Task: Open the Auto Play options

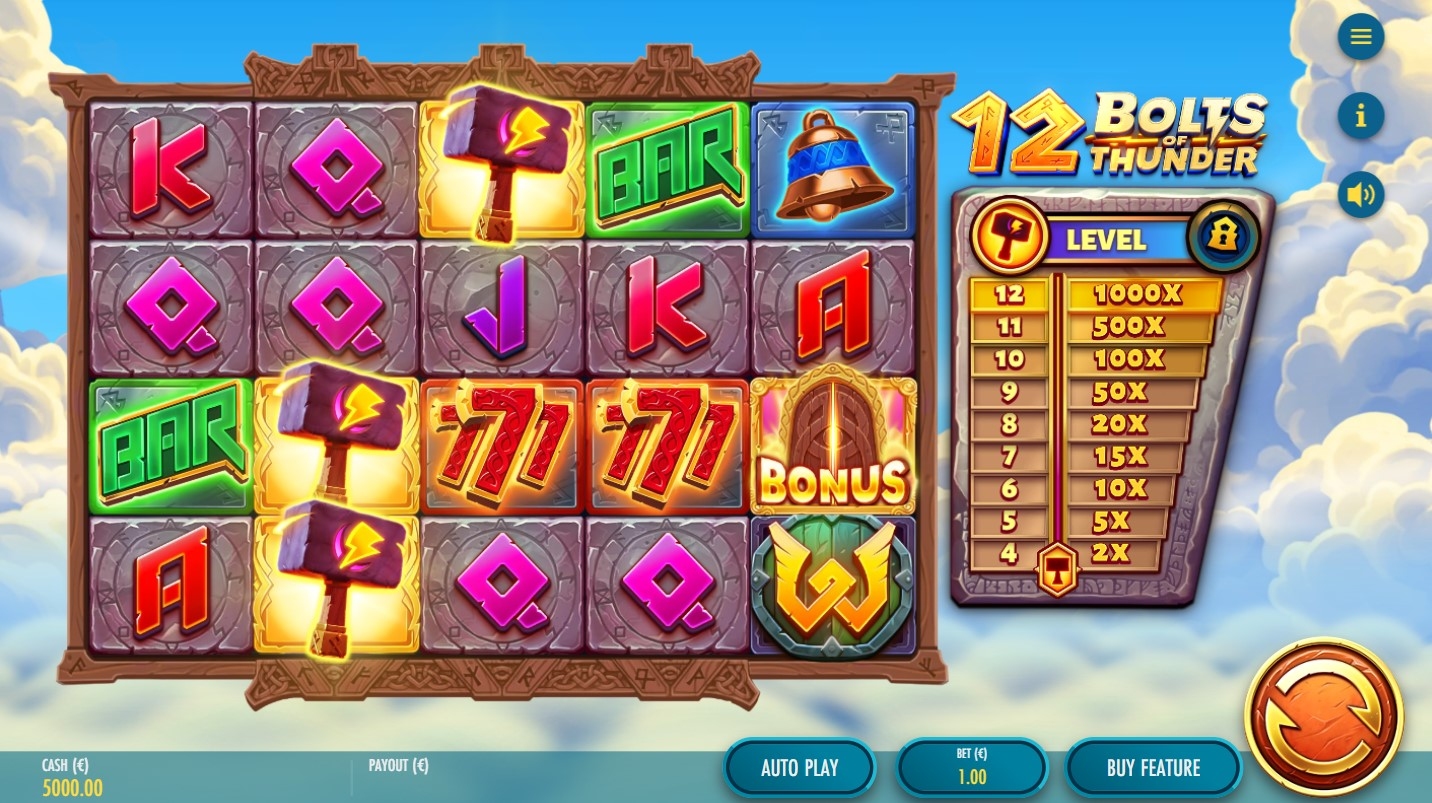Action: [x=799, y=768]
